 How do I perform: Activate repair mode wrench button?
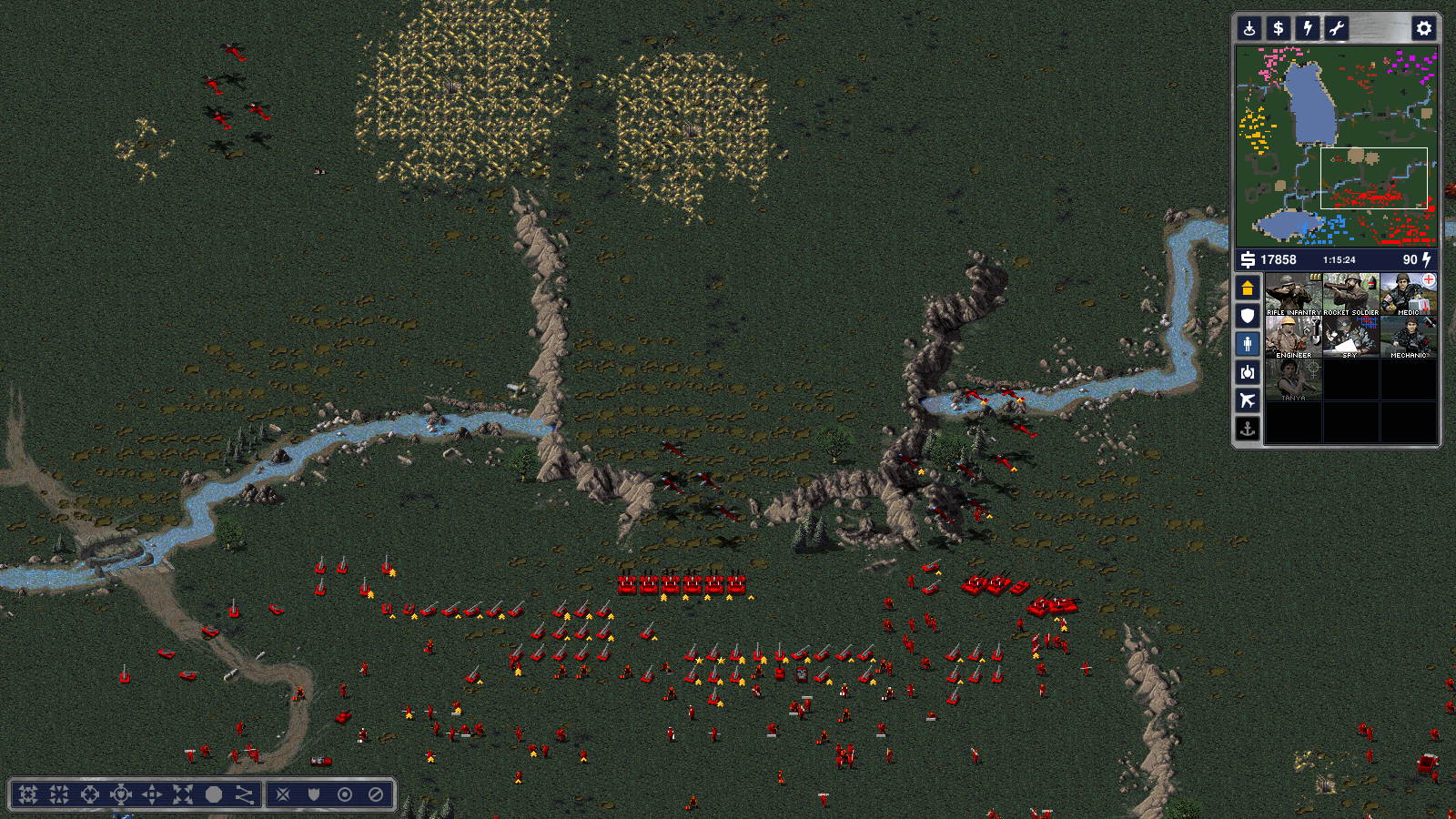coord(1337,28)
